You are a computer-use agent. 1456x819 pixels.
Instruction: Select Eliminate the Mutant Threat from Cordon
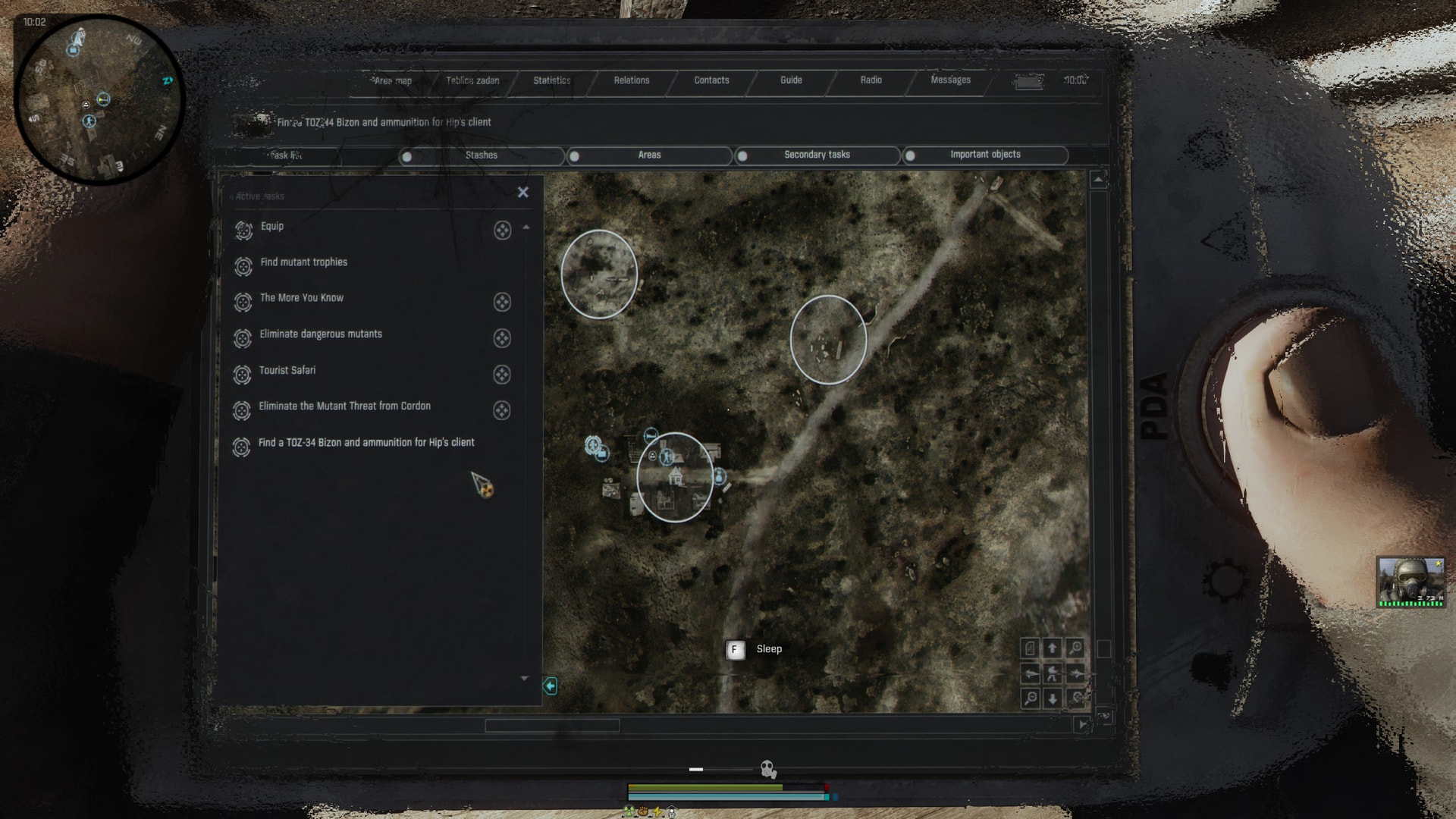click(344, 406)
